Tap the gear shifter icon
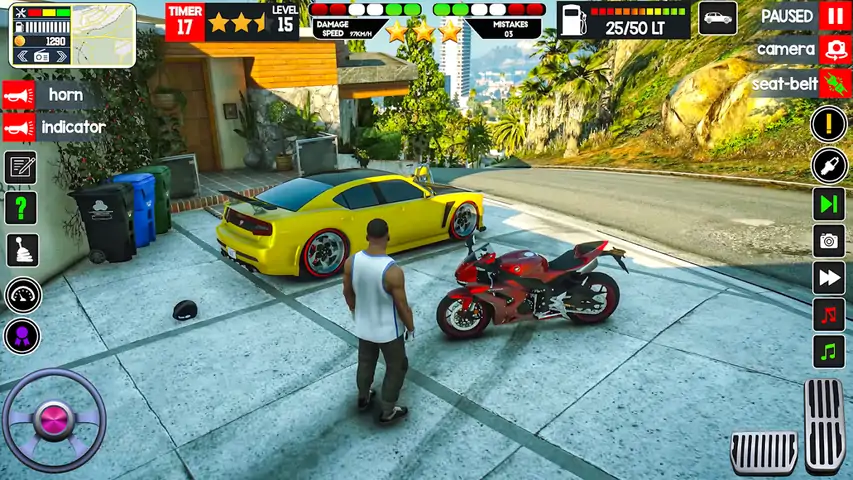This screenshot has width=853, height=480. 21,250
